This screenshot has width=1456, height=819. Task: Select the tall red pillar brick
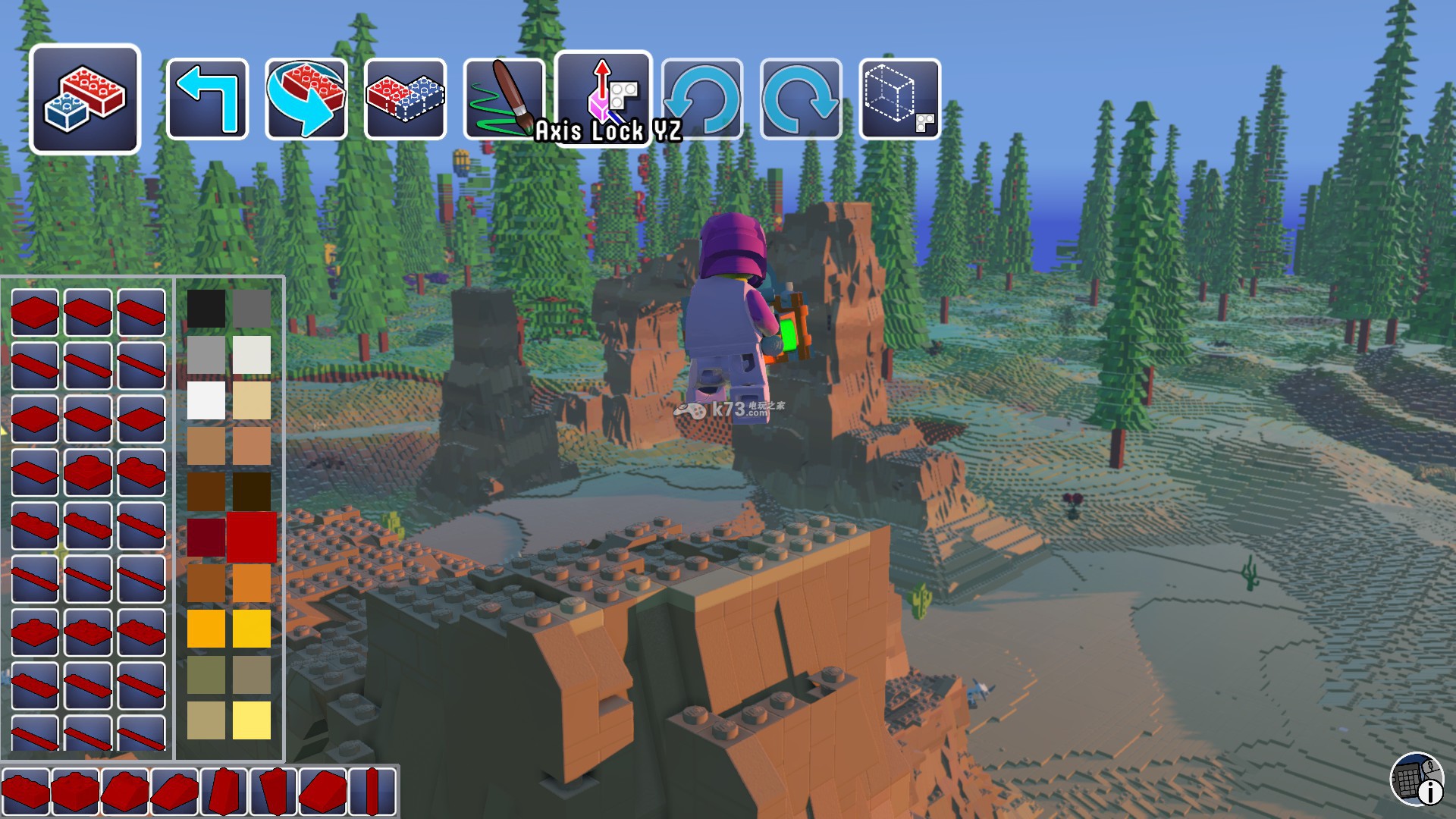372,792
